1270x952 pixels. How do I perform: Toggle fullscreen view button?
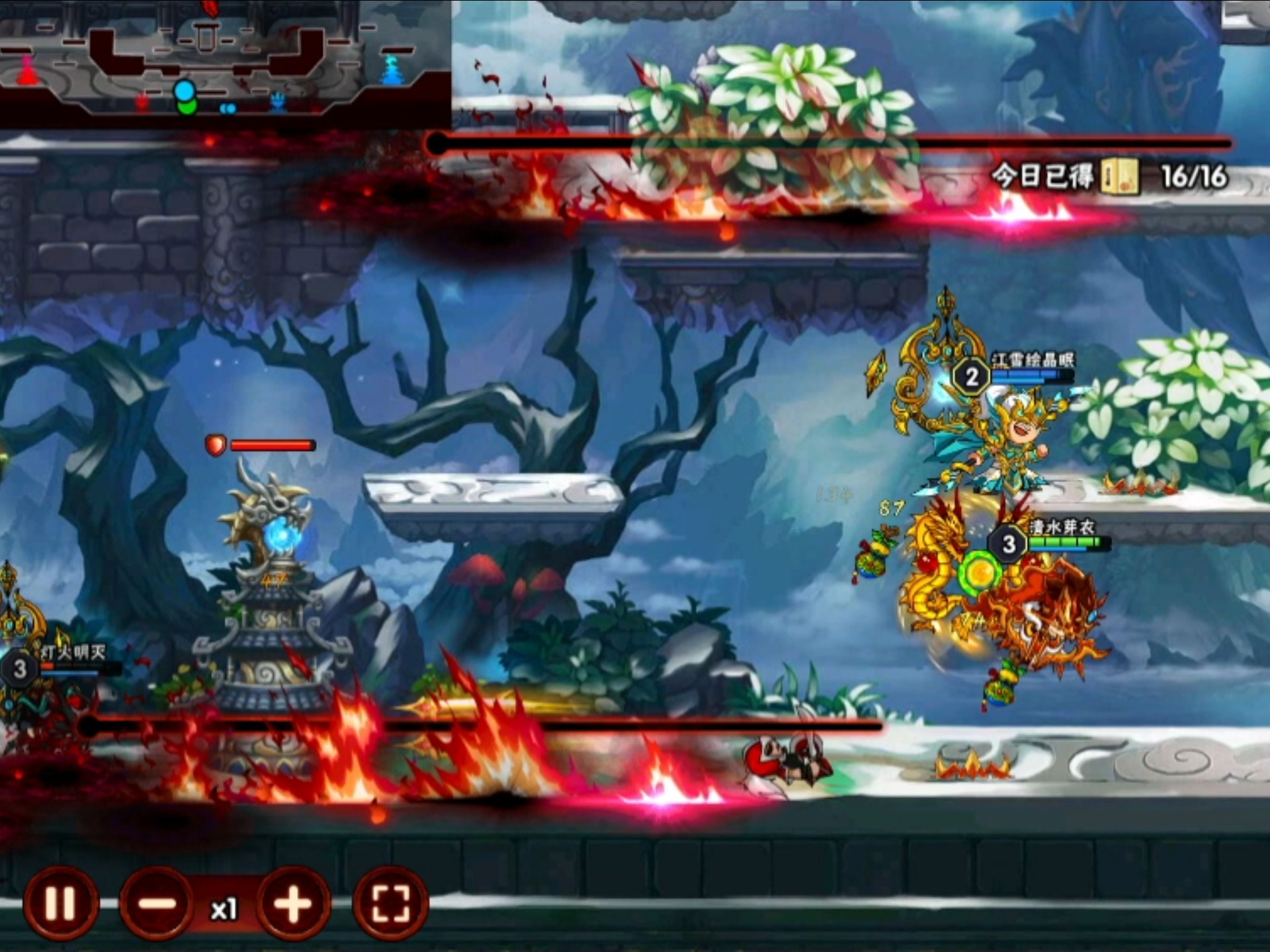click(x=390, y=904)
